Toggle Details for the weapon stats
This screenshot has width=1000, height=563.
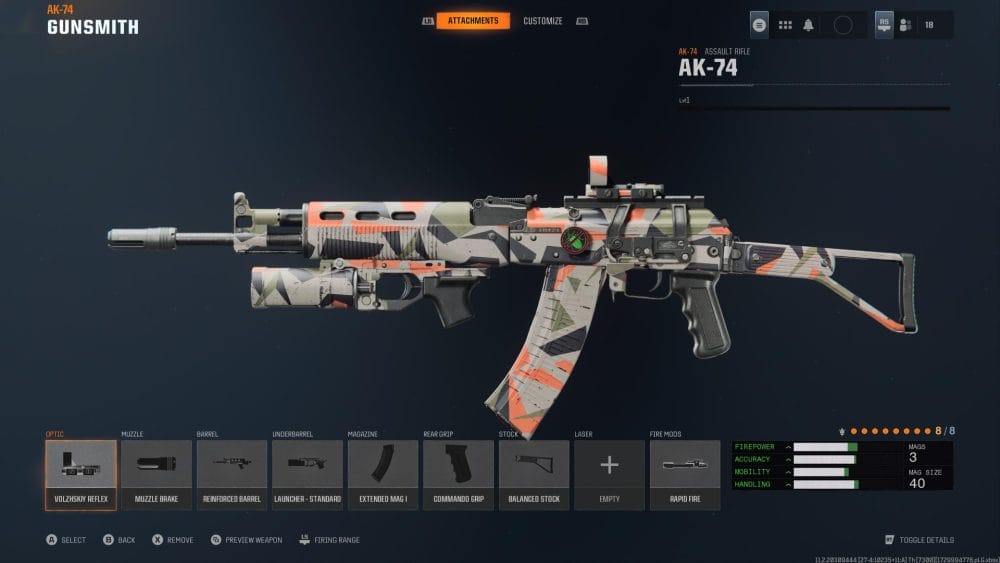[x=924, y=540]
